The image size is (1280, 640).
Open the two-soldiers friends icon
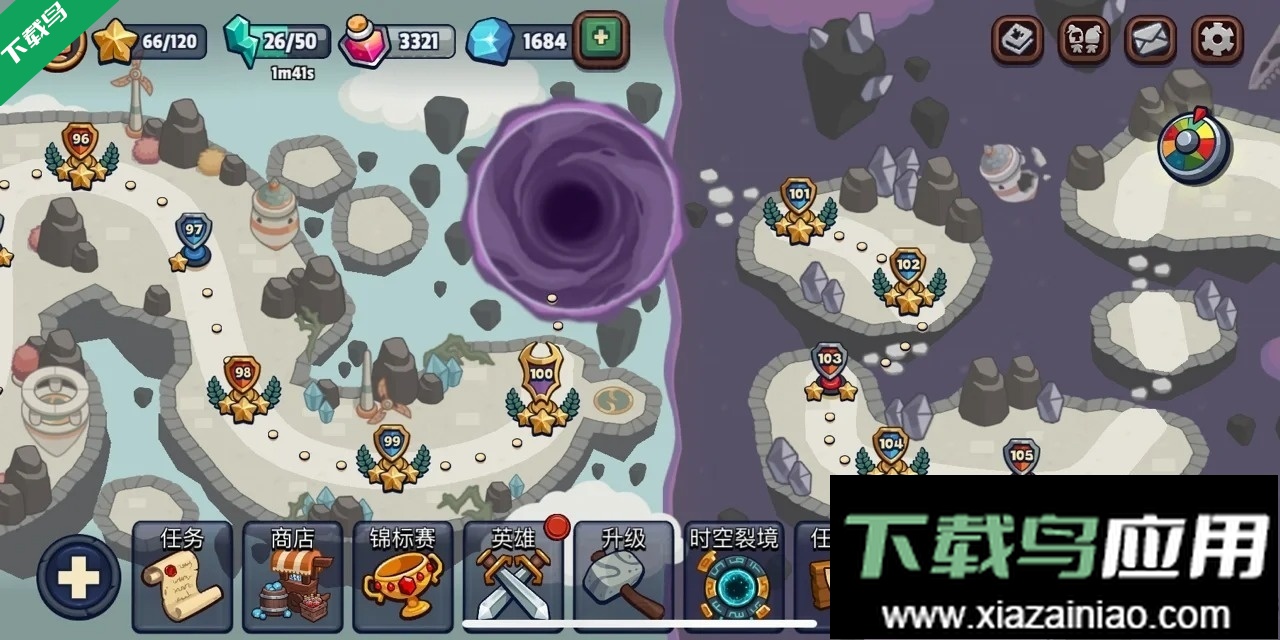coord(1084,40)
